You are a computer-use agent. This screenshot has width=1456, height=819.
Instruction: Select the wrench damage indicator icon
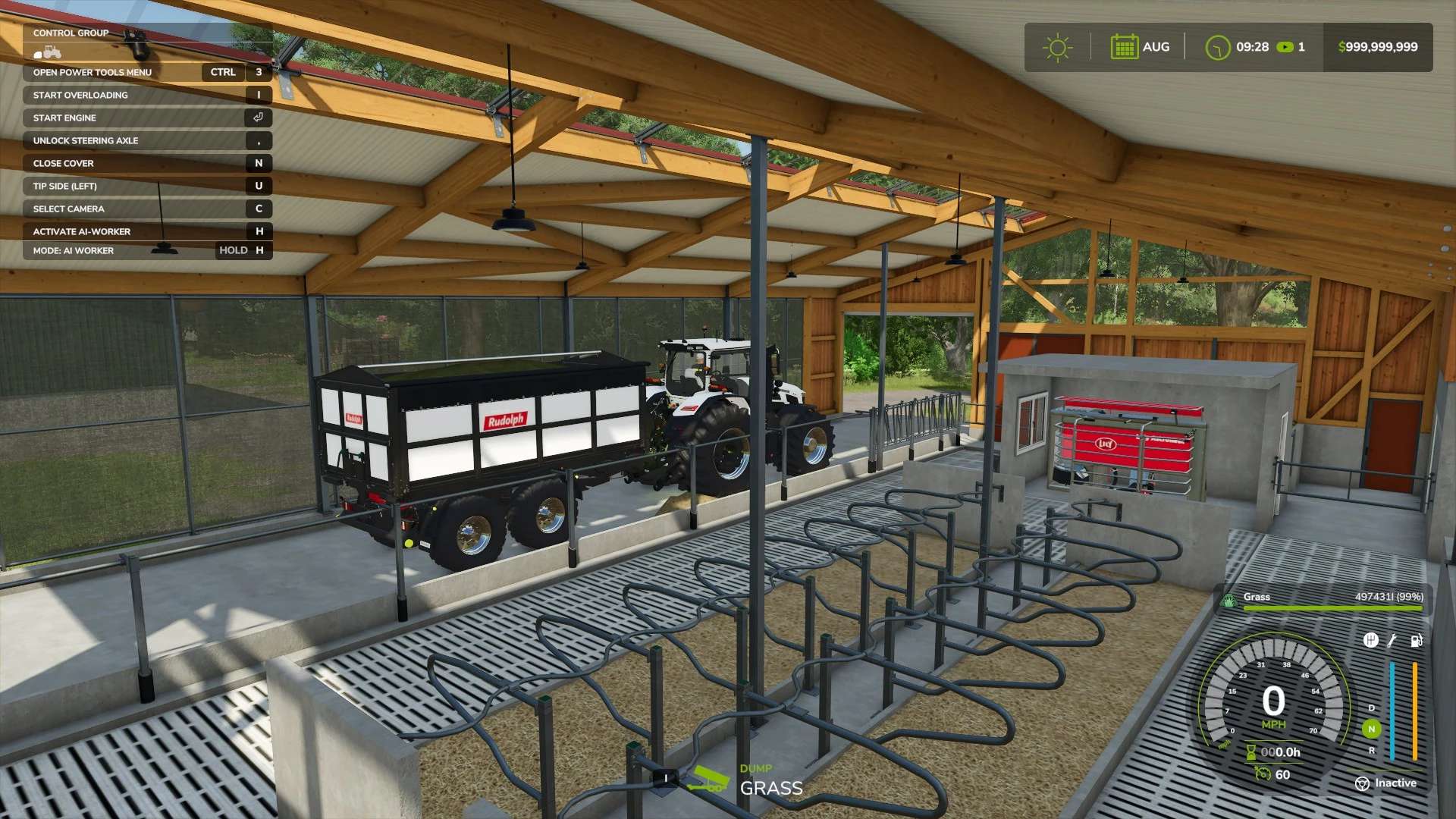click(1392, 641)
